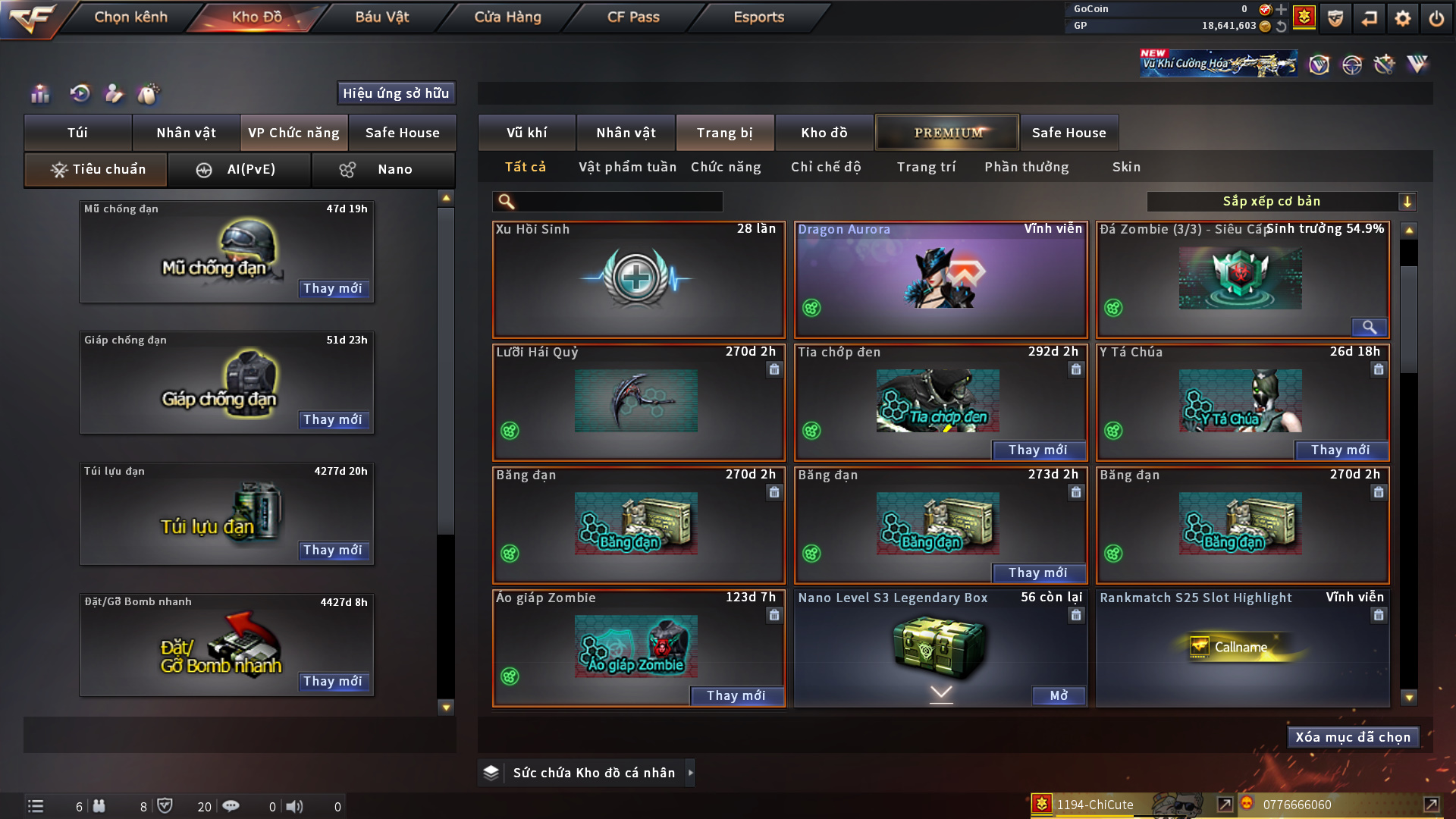Renew the Mũ chống đạn helmet
The width and height of the screenshot is (1456, 819).
[333, 288]
